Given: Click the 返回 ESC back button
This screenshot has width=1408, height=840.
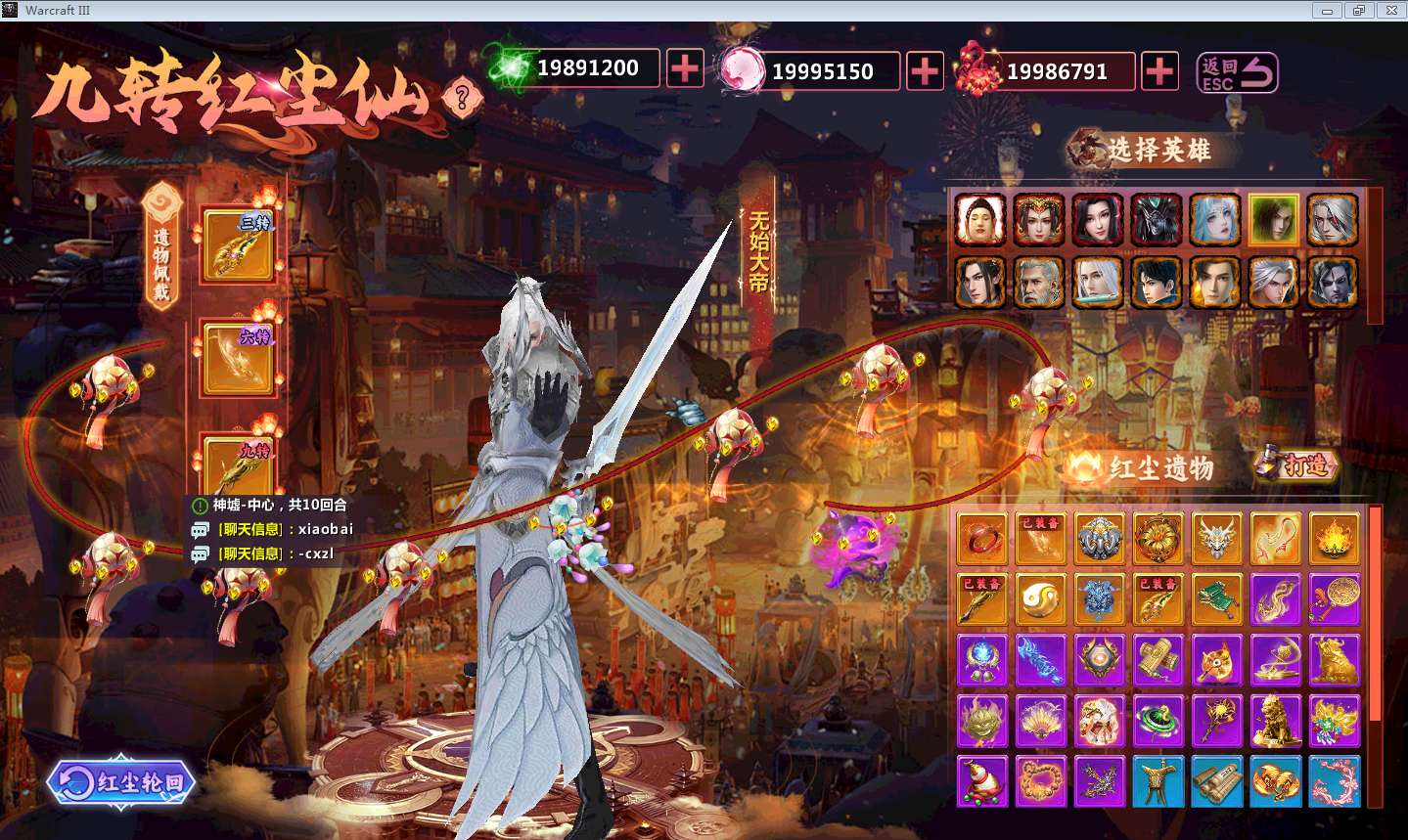Looking at the screenshot, I should pyautogui.click(x=1238, y=72).
